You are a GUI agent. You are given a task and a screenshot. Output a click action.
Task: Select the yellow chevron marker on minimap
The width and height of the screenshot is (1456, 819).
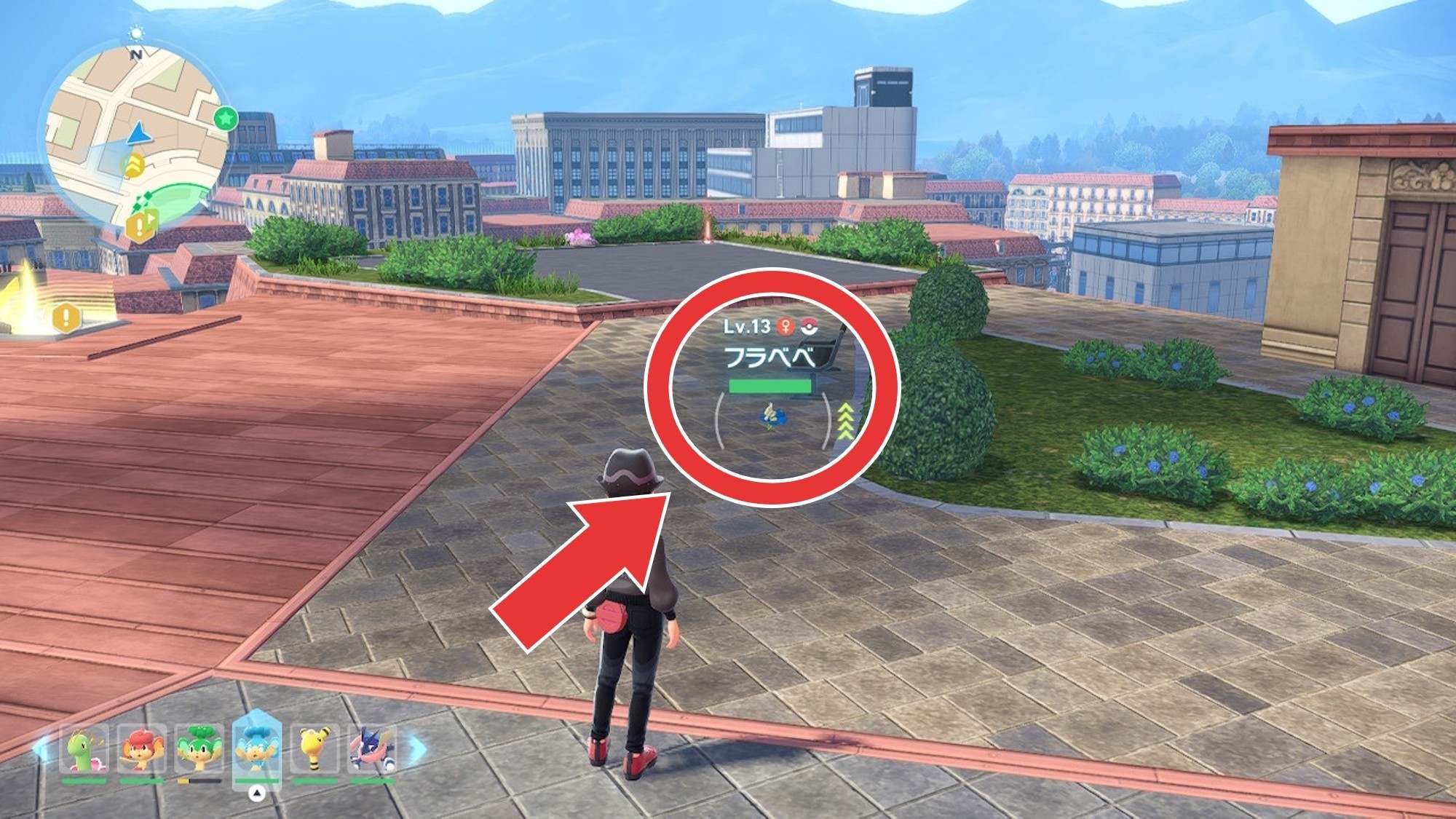(x=134, y=166)
